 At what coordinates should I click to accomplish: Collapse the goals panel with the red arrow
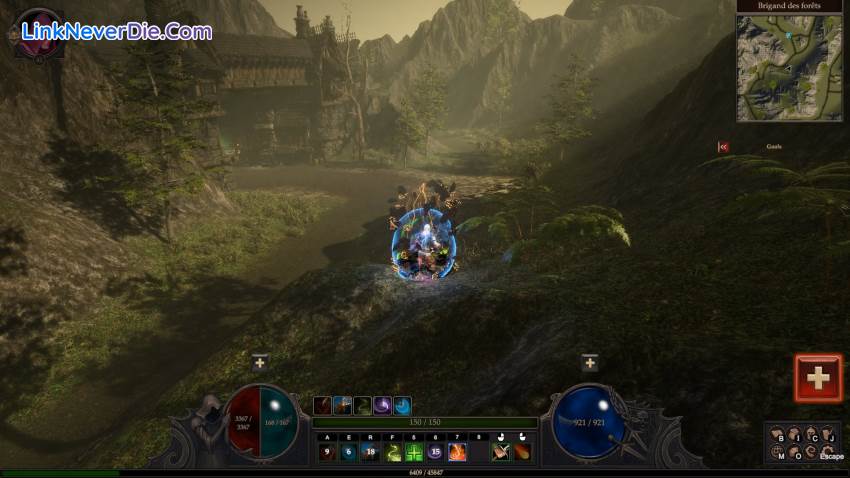[x=723, y=146]
